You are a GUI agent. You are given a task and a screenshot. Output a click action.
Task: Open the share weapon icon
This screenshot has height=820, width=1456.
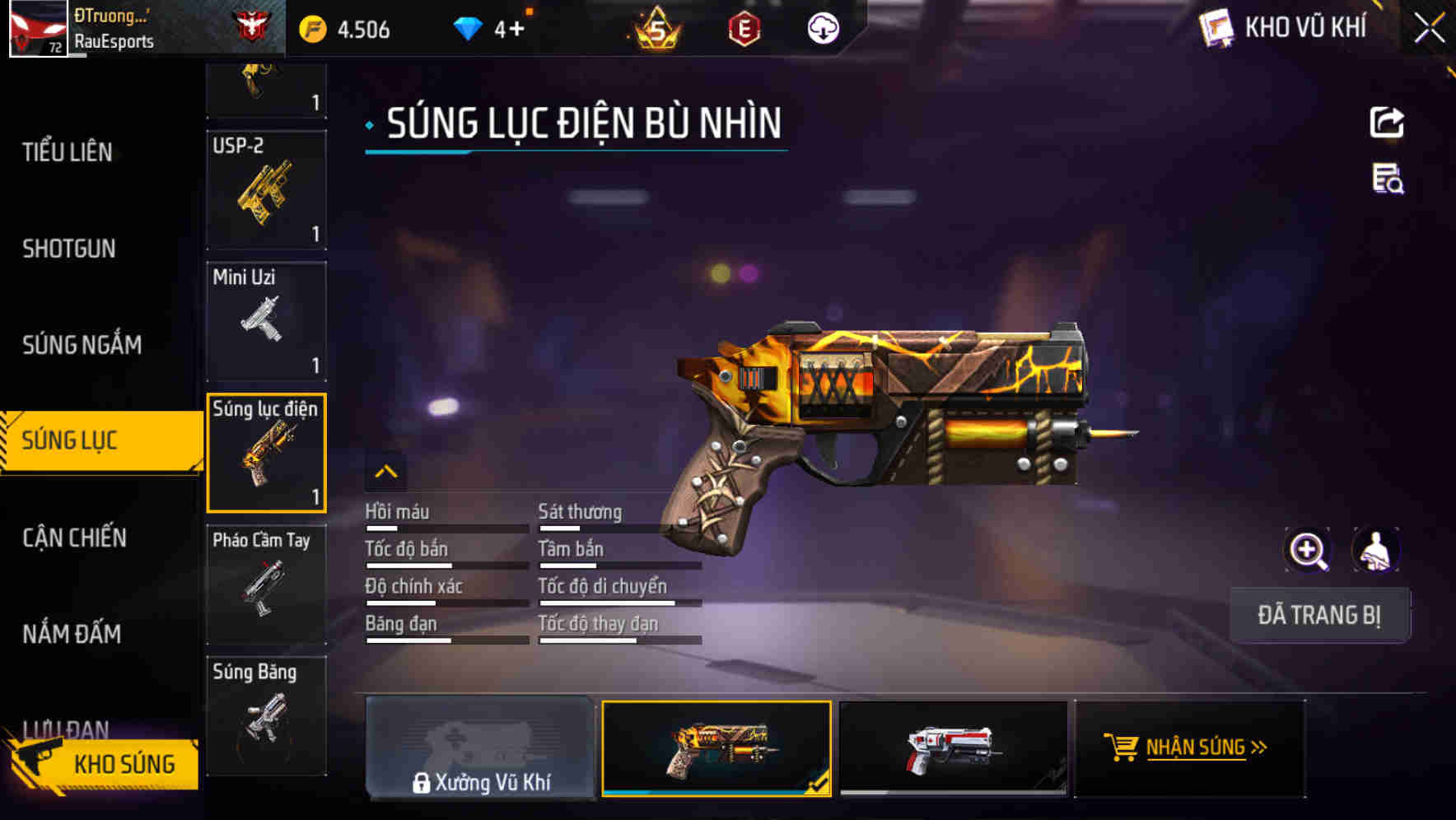pyautogui.click(x=1387, y=122)
